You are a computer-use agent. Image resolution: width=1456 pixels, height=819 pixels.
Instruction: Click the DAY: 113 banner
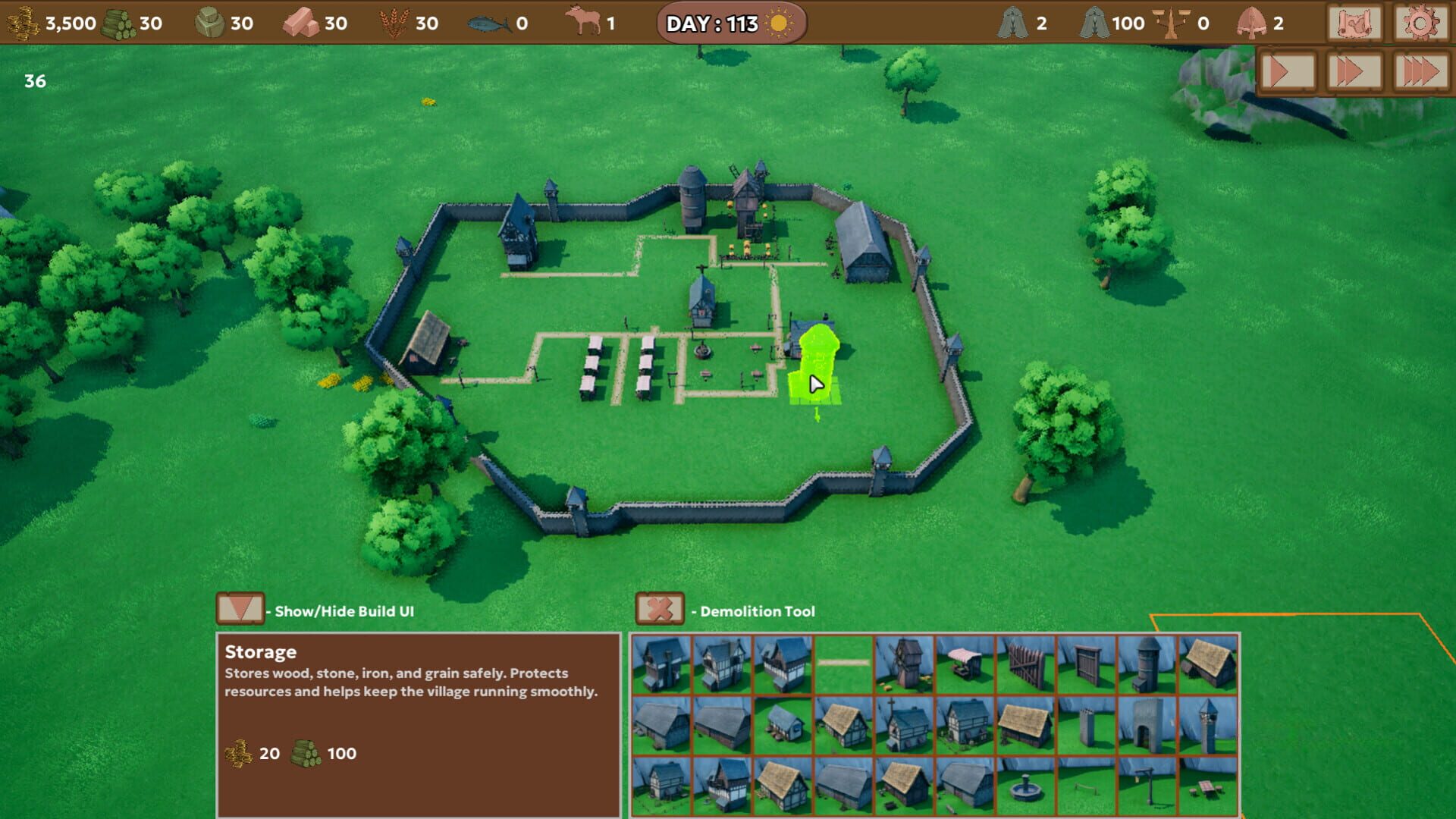click(x=728, y=24)
